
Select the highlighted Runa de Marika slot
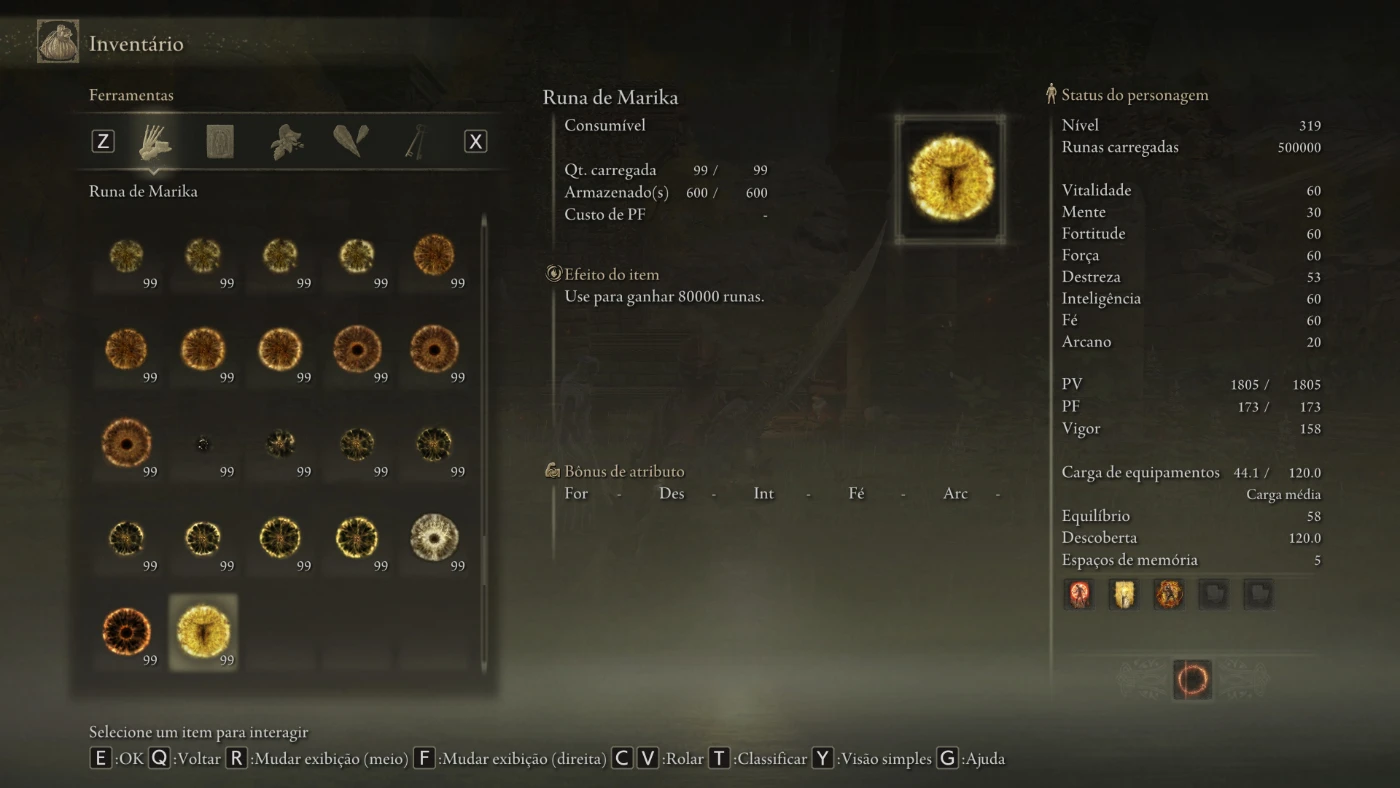tap(204, 632)
